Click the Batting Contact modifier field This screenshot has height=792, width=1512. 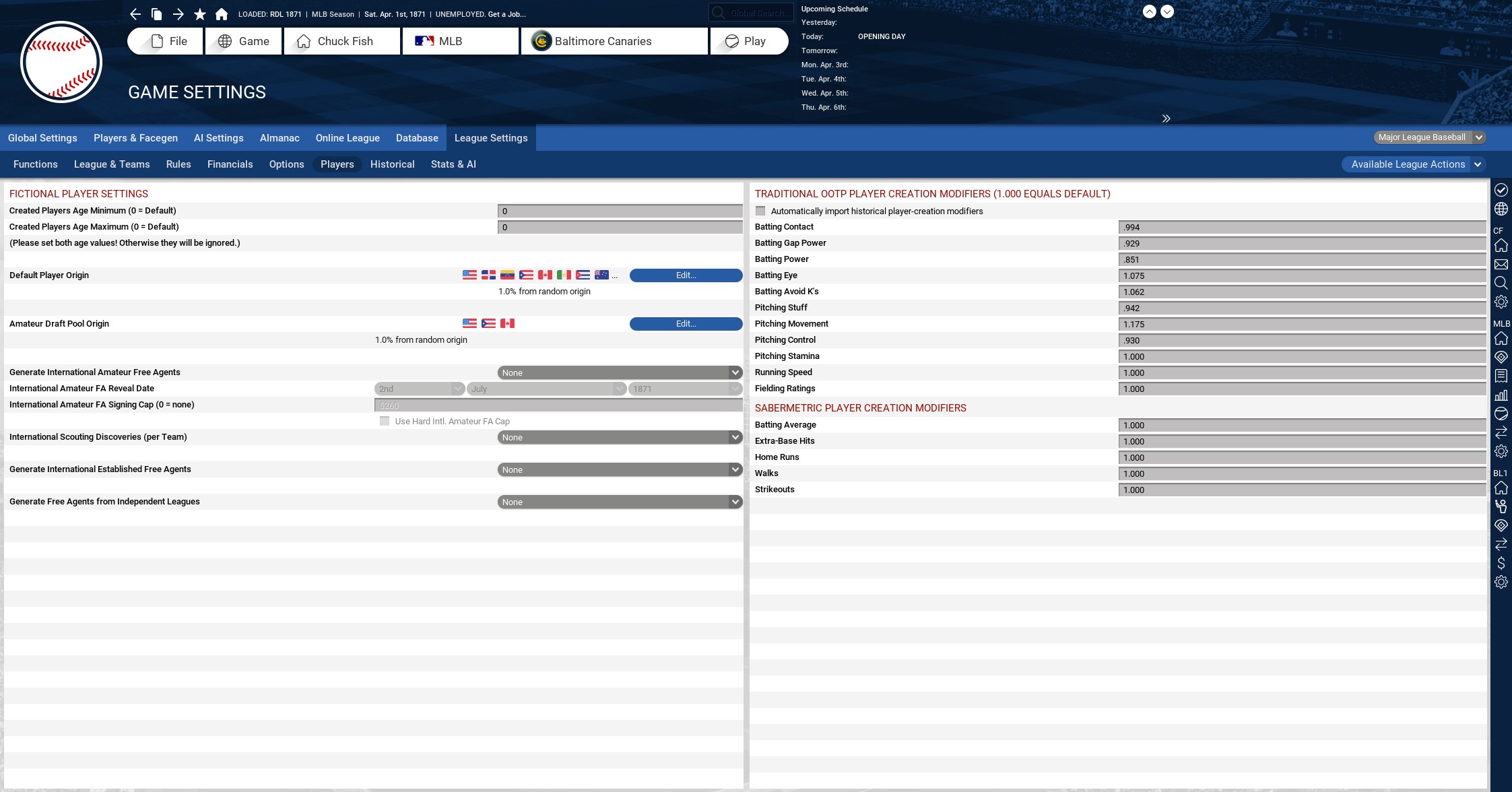(x=1301, y=228)
